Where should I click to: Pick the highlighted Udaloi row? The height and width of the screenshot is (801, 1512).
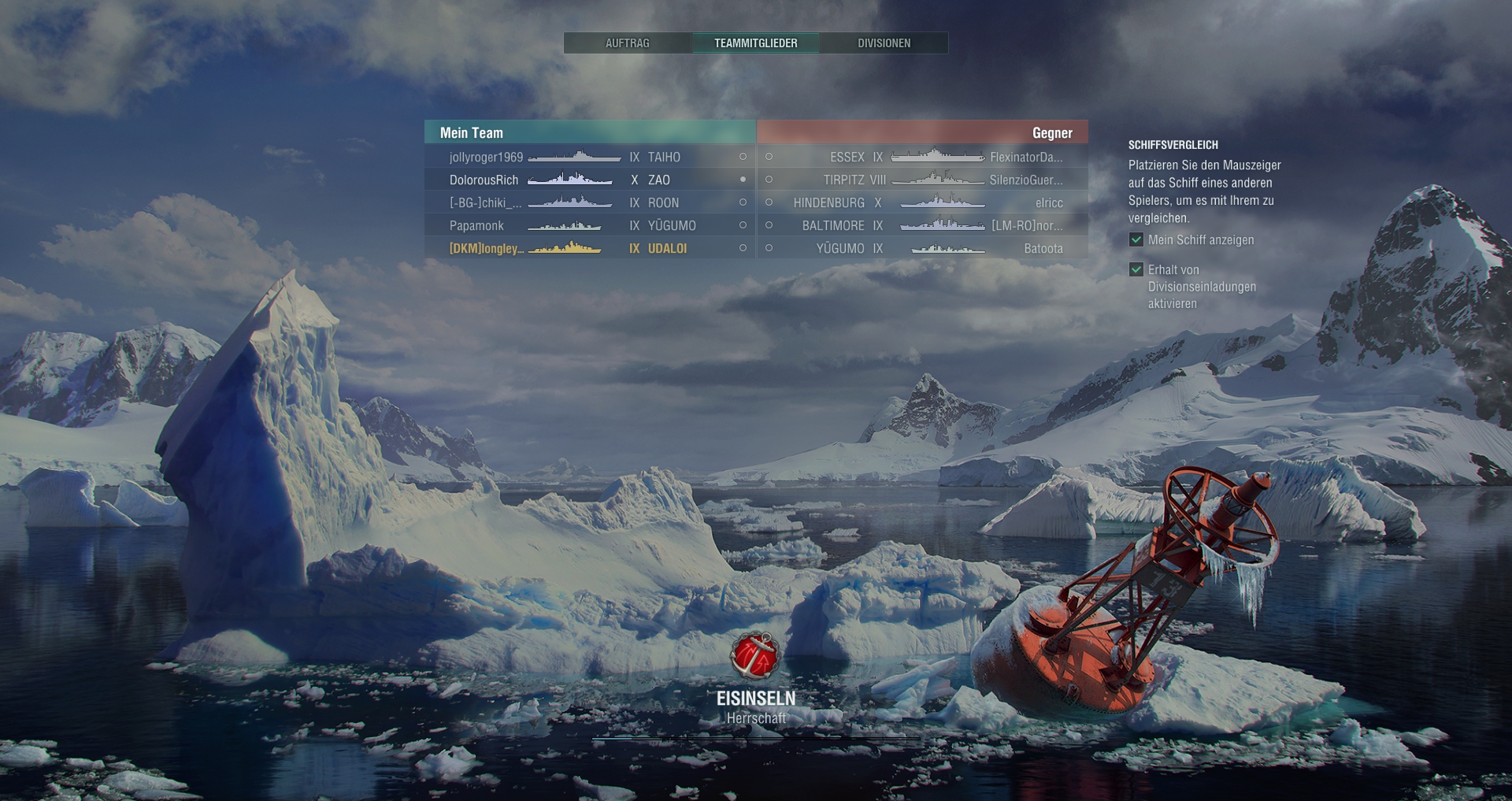589,248
